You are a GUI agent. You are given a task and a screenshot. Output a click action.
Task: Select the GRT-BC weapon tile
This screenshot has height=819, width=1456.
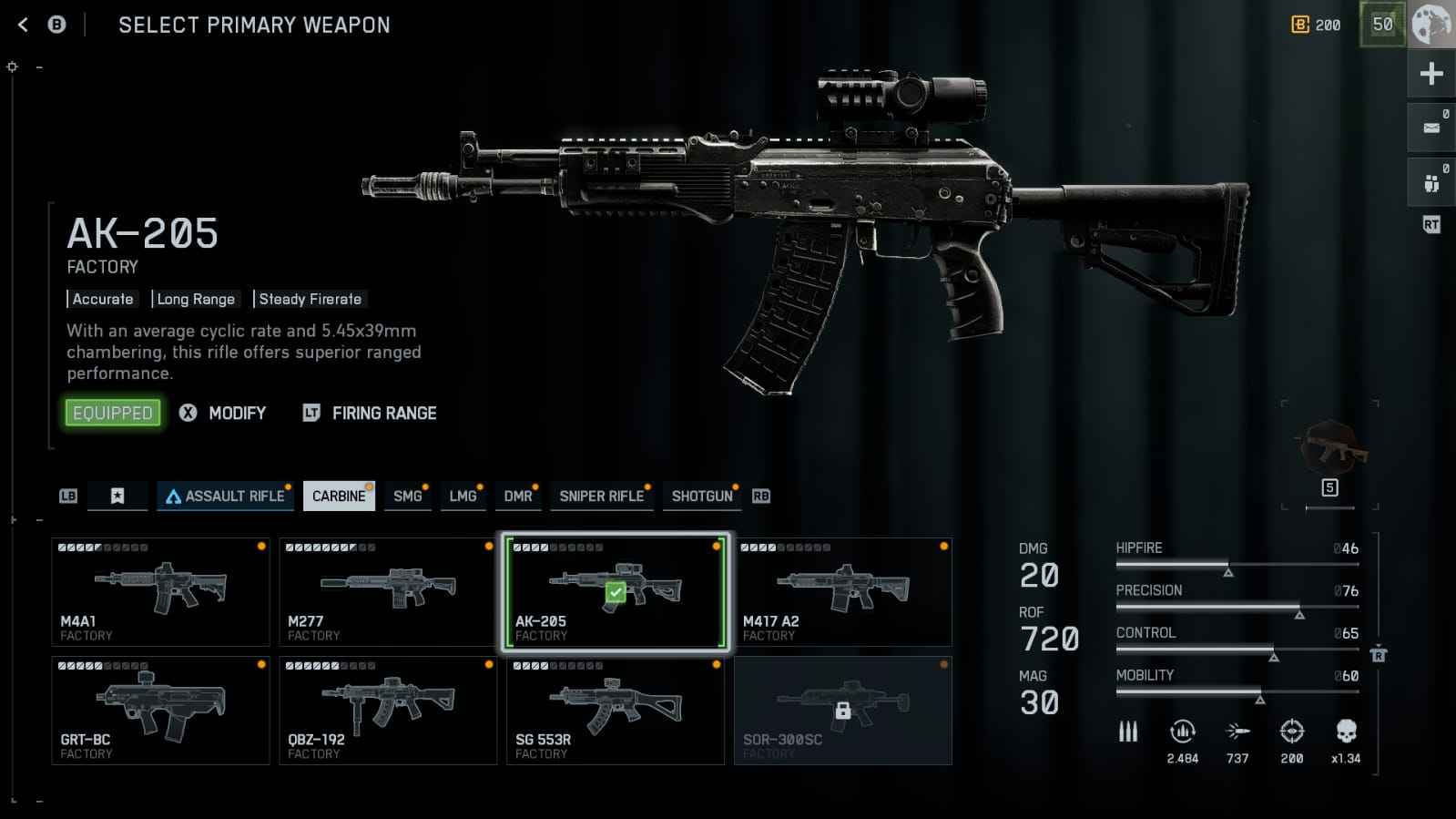click(x=160, y=711)
